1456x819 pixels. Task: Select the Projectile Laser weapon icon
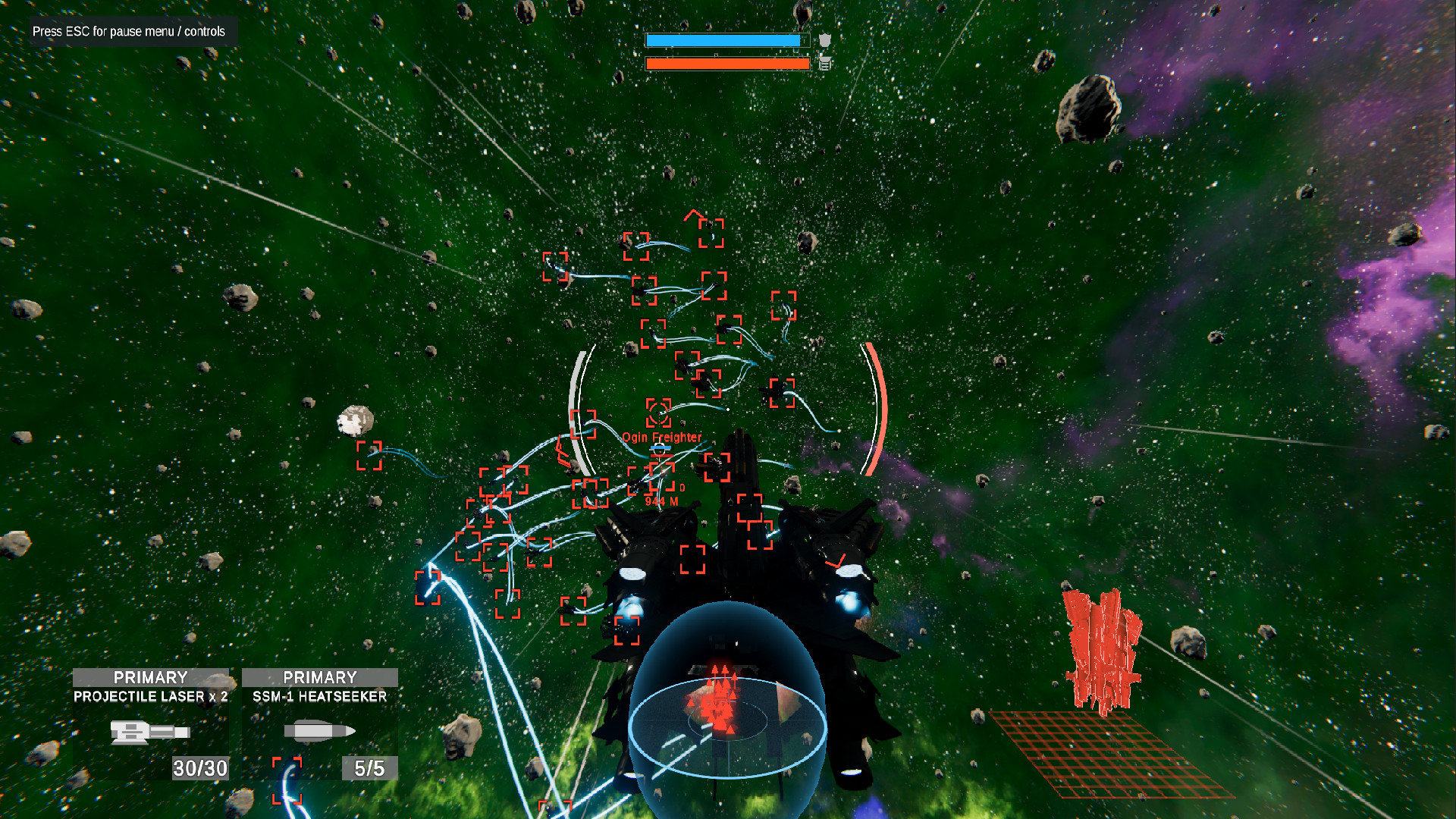pos(150,732)
